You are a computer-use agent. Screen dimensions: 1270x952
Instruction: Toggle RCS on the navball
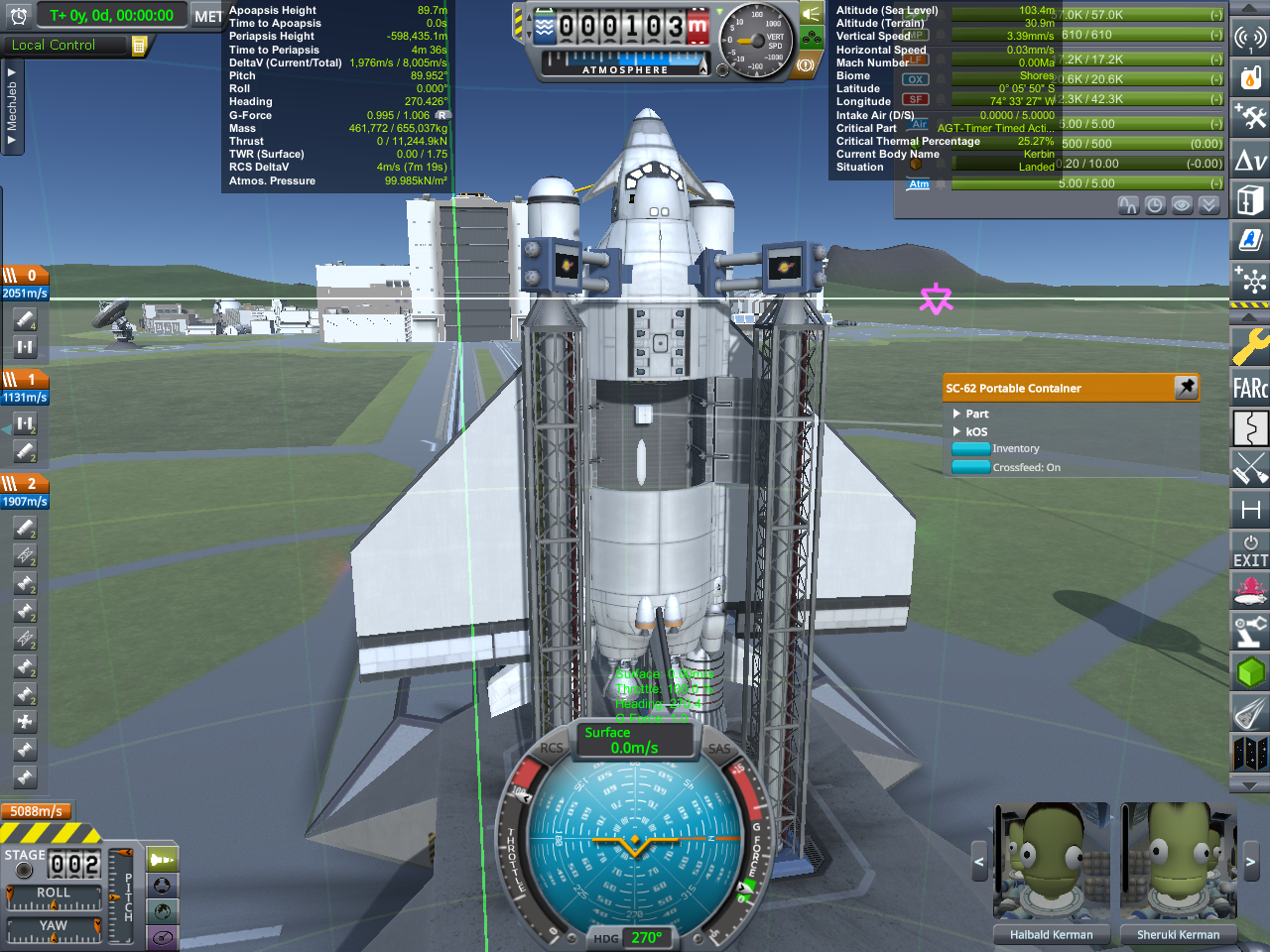click(x=551, y=749)
